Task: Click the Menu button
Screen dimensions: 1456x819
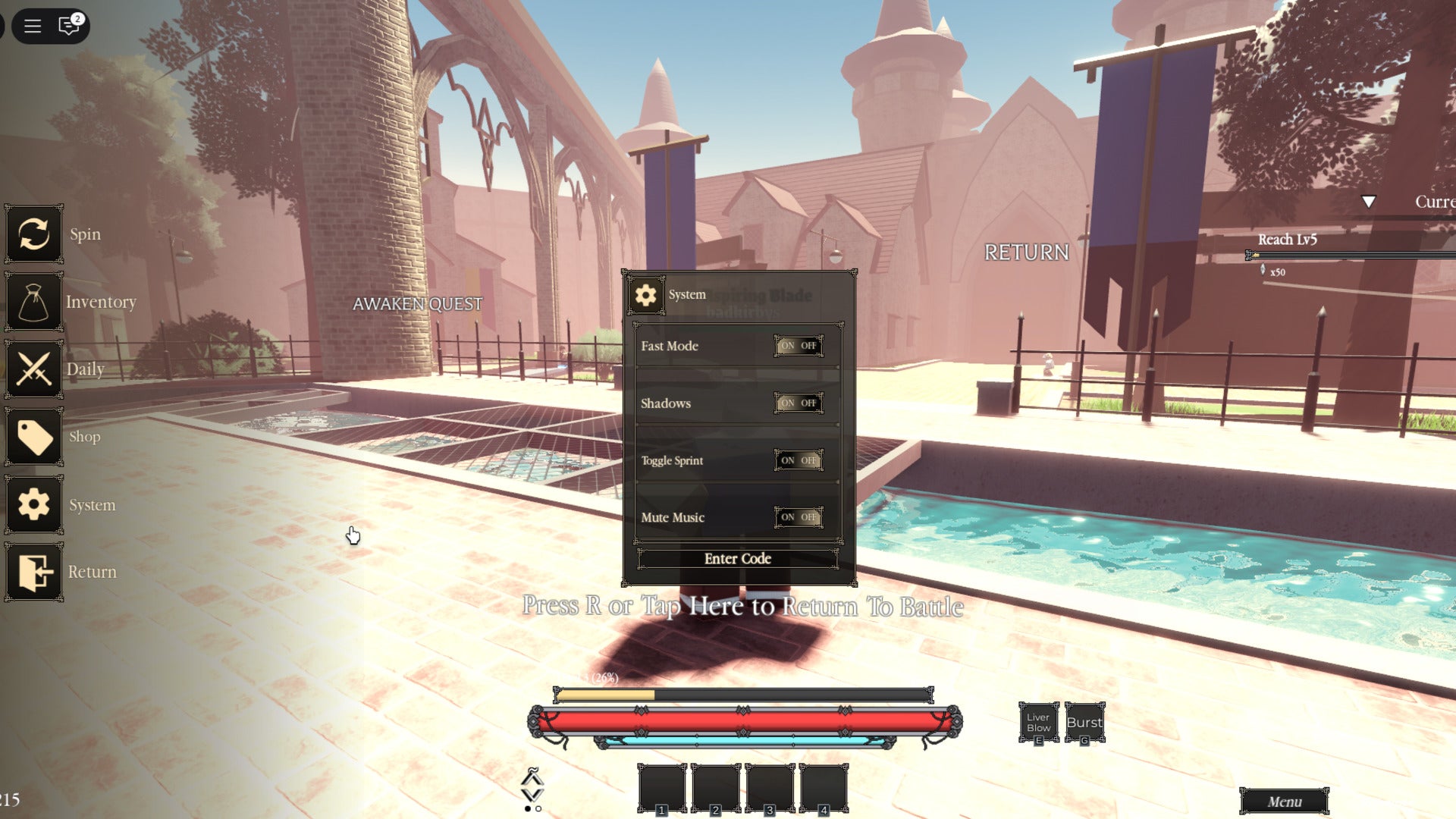Action: coord(1284,802)
